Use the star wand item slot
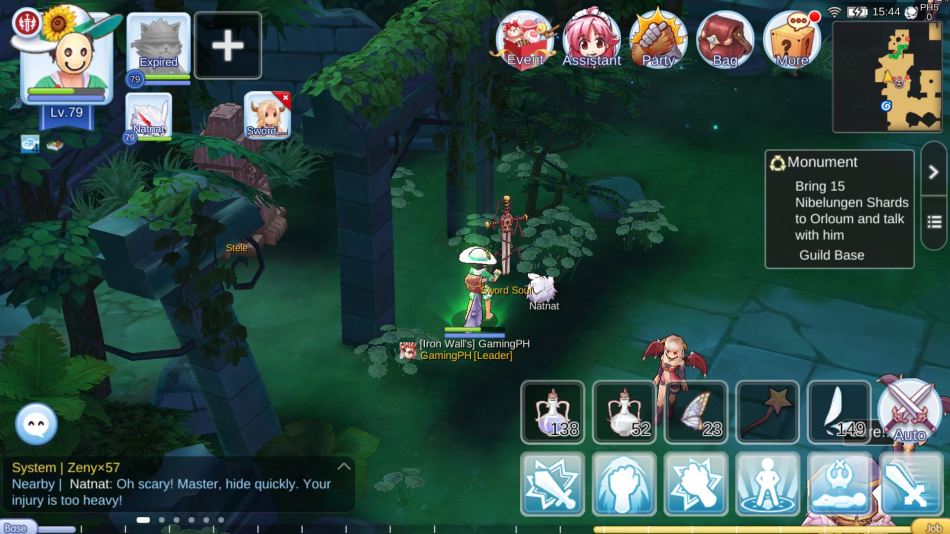 click(767, 412)
